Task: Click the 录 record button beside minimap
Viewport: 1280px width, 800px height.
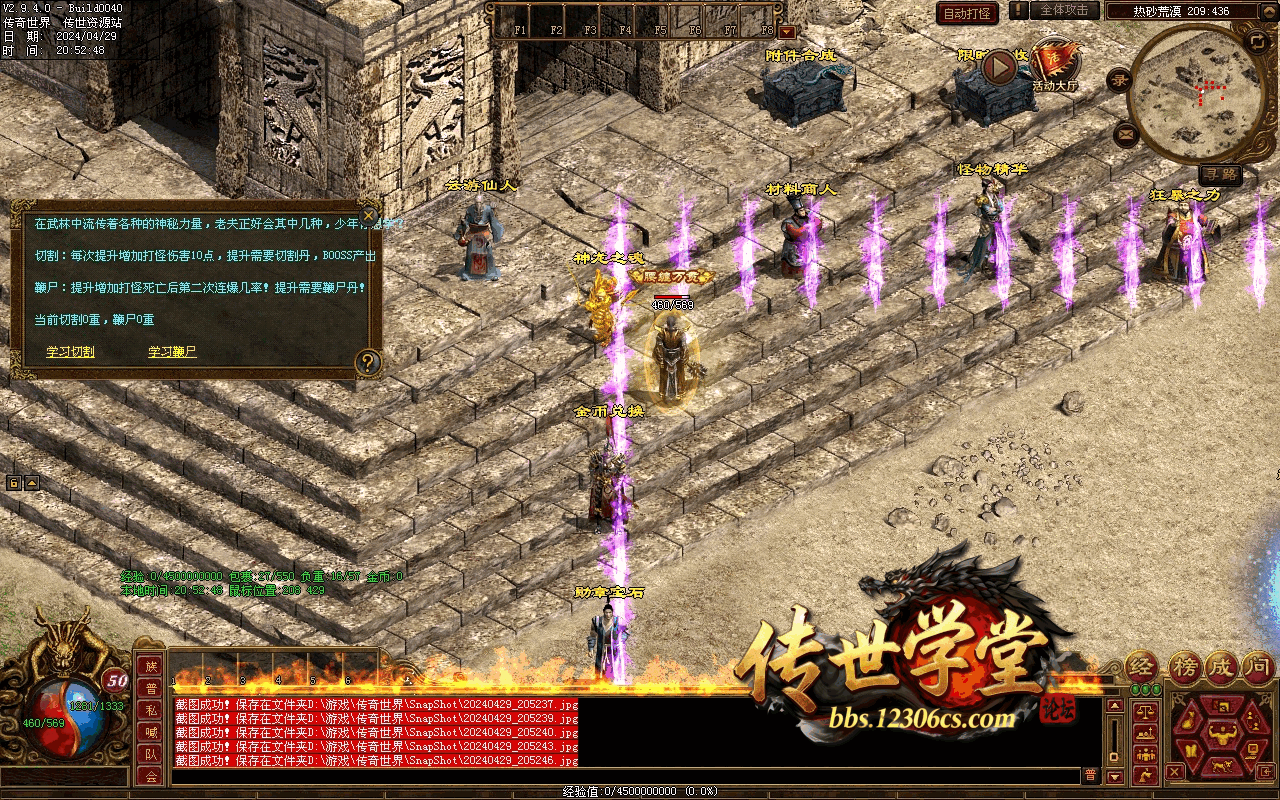Action: pyautogui.click(x=1120, y=81)
